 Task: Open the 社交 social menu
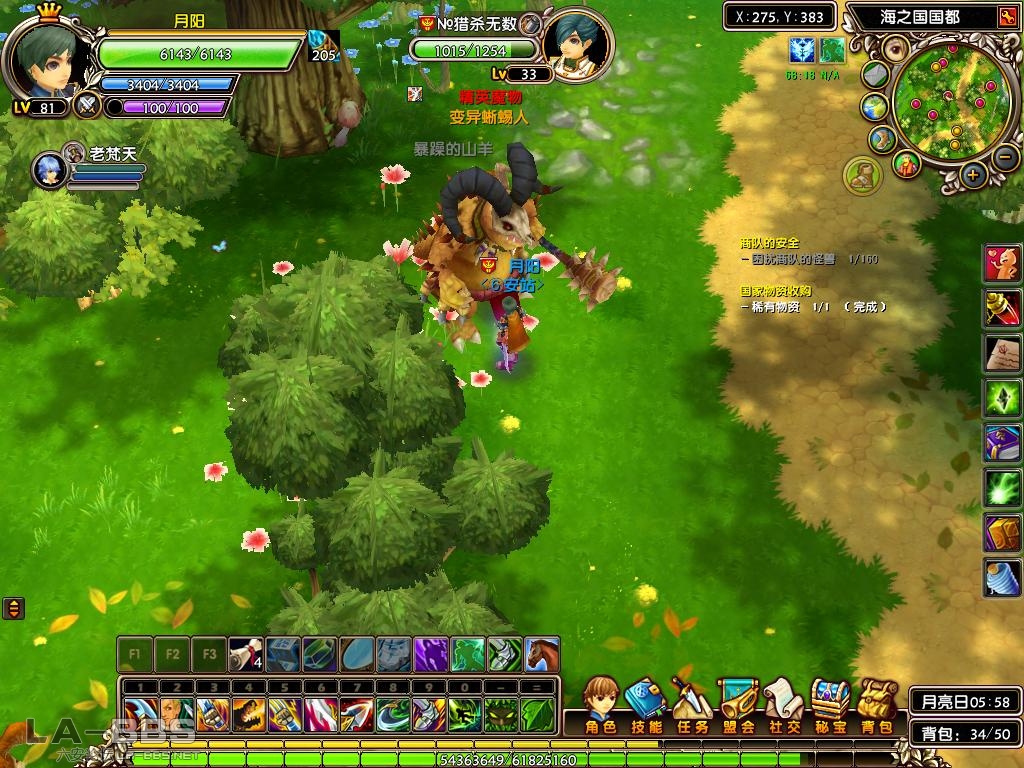click(x=784, y=704)
